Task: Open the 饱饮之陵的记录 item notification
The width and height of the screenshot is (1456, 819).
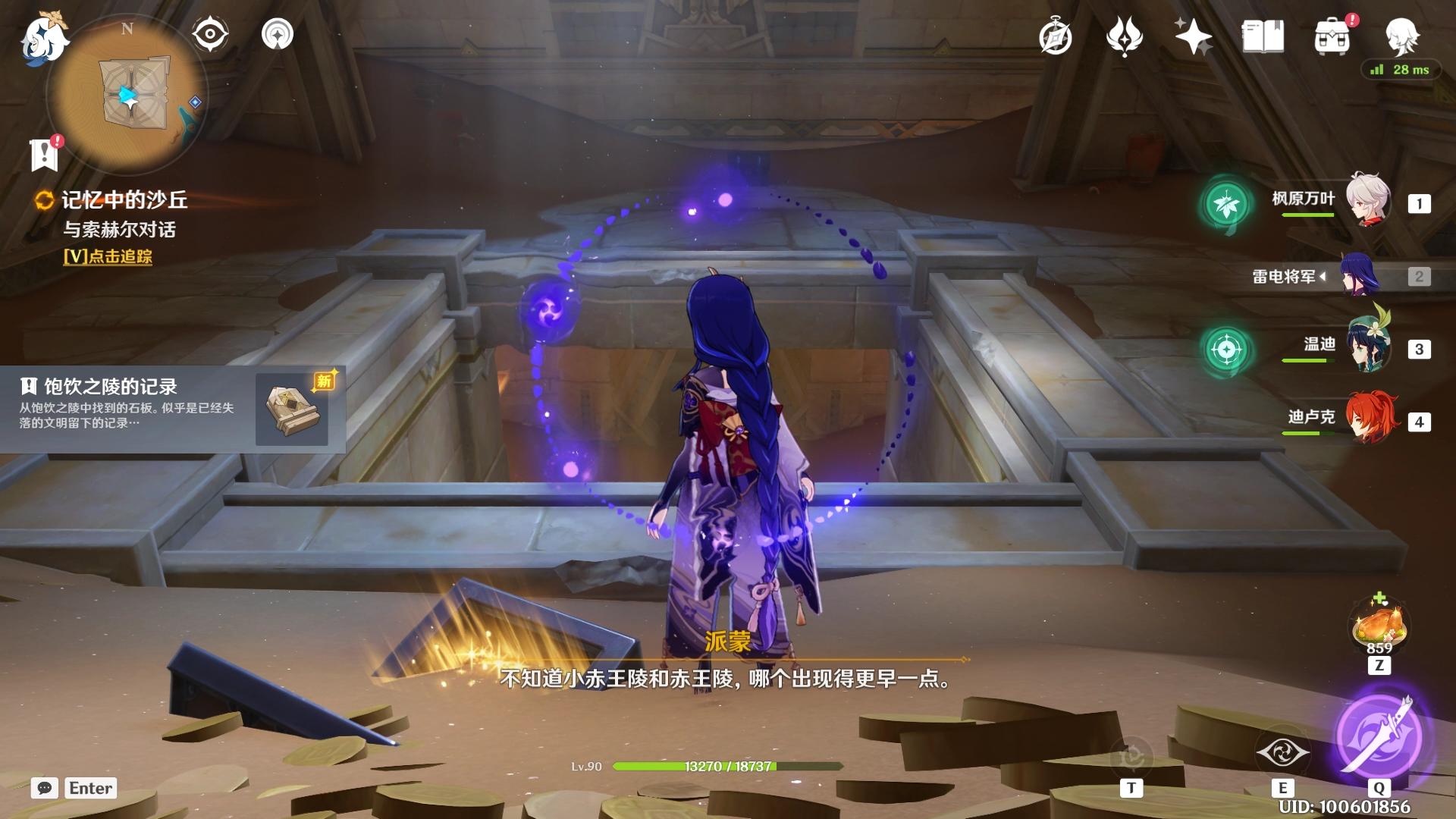Action: click(x=173, y=409)
